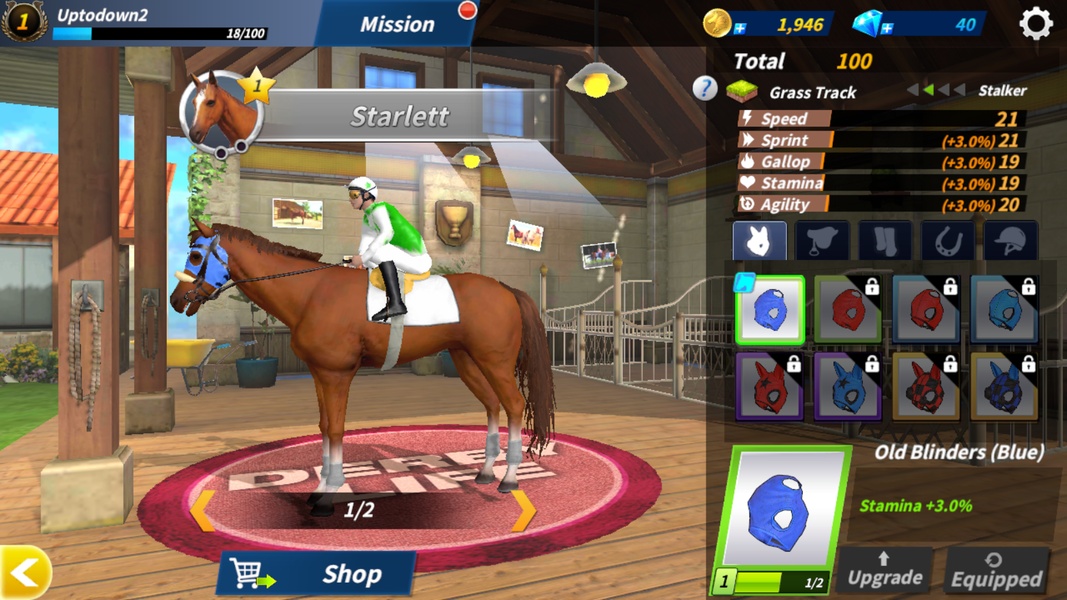Select the locked blue checkered blinders

[x=1004, y=385]
